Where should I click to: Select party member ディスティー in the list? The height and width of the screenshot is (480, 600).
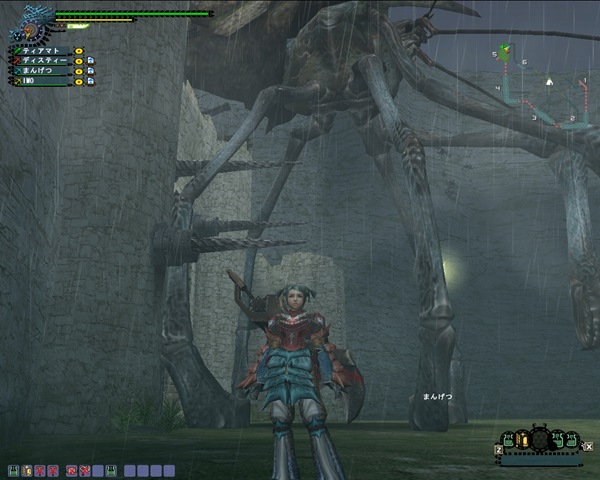(43, 59)
